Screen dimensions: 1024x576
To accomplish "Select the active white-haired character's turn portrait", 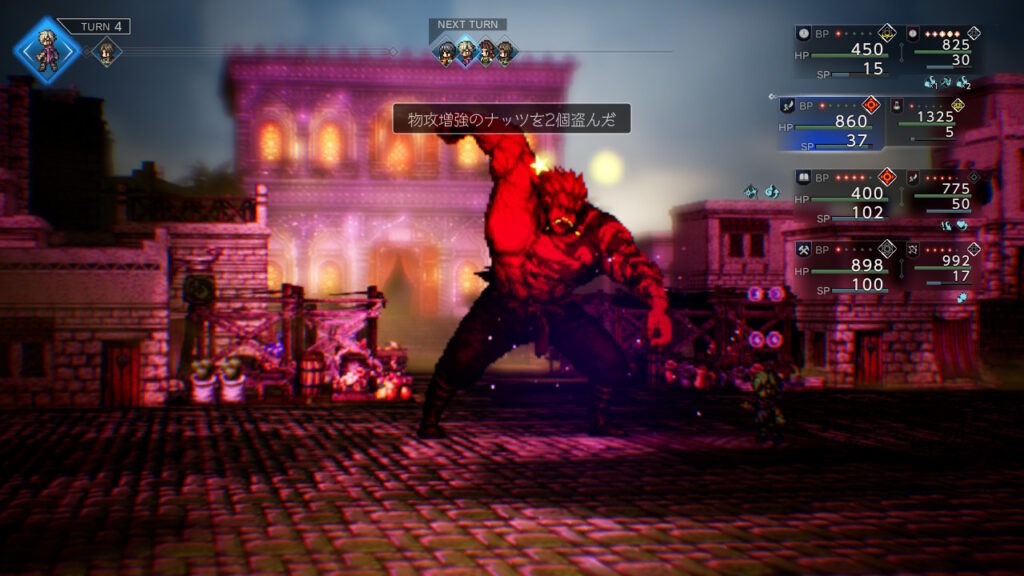I will 47,50.
